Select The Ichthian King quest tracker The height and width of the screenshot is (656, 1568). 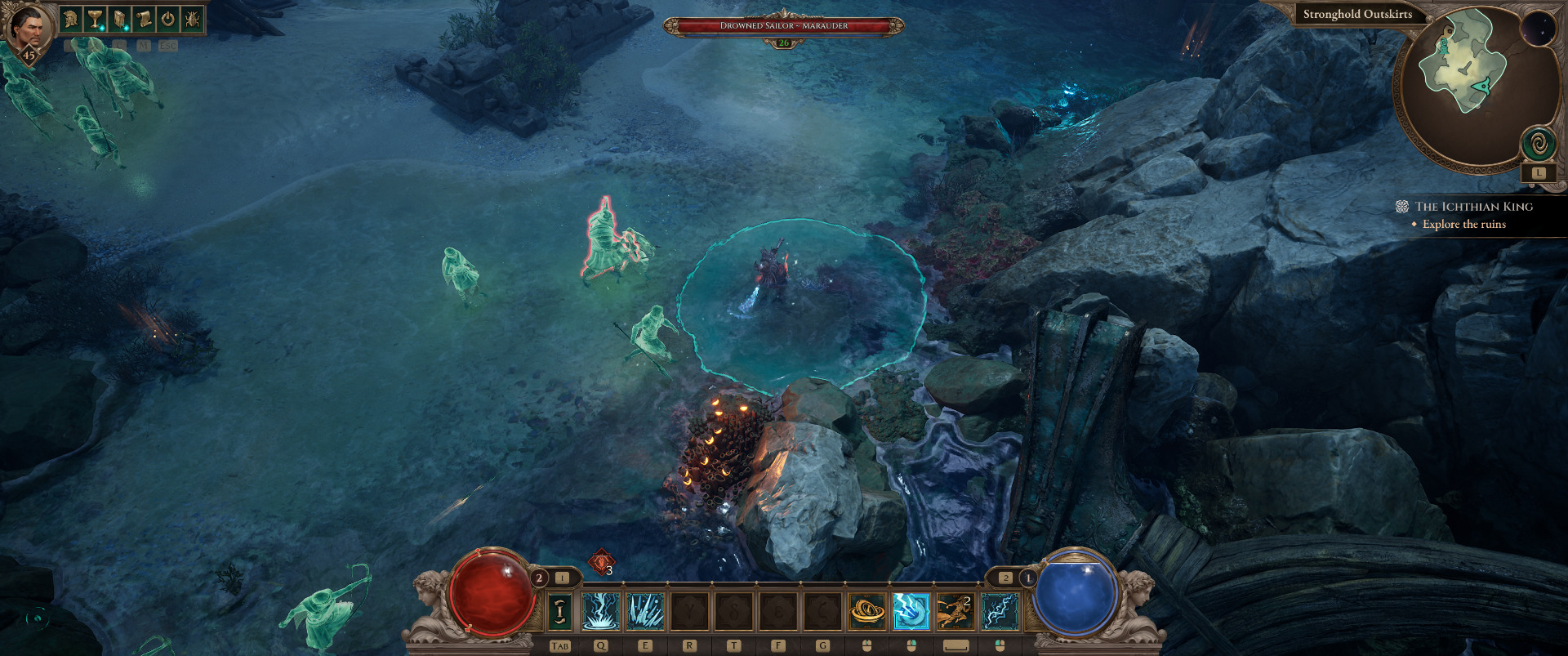tap(1473, 207)
